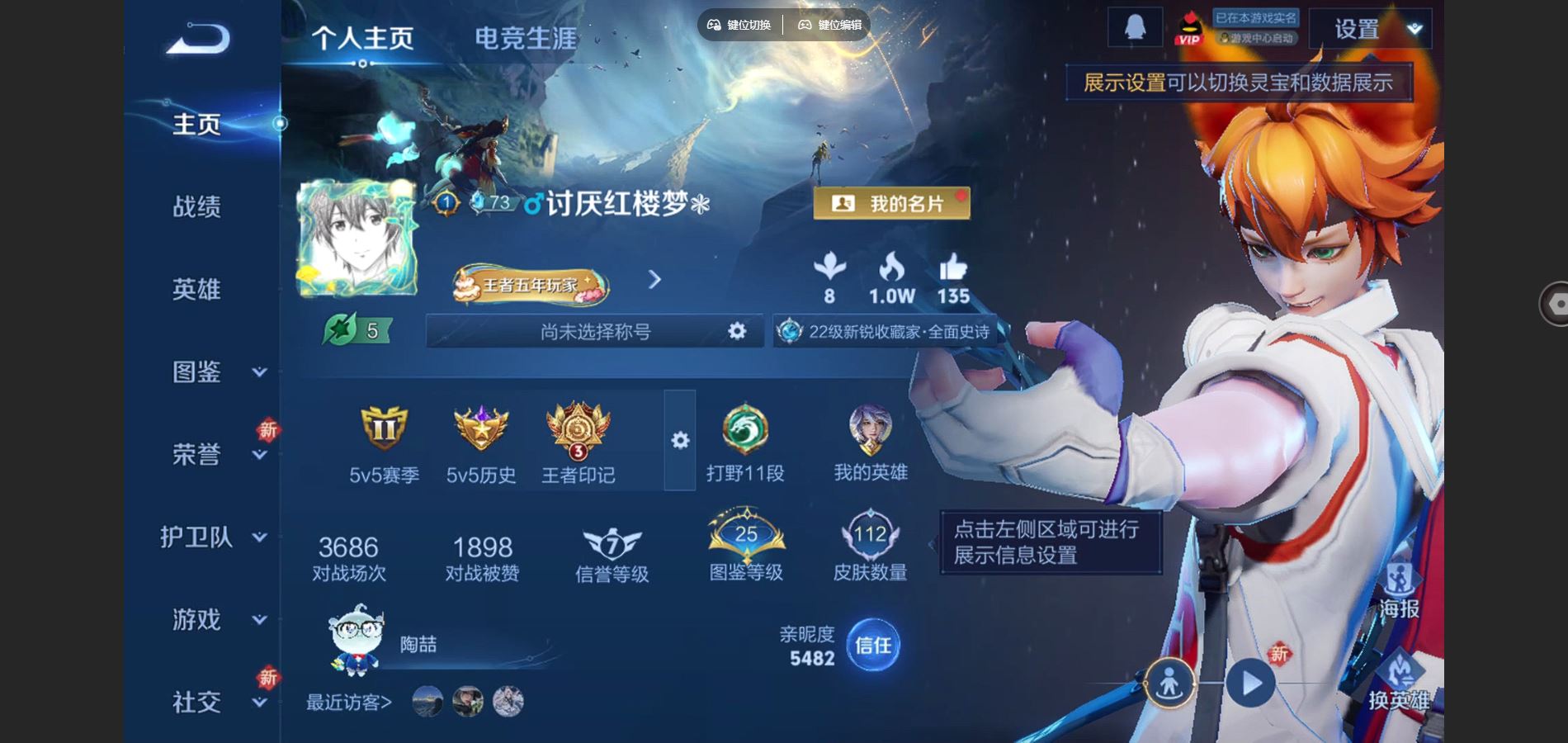Open the gear settings beside 王者印记
The image size is (1568, 743).
679,442
